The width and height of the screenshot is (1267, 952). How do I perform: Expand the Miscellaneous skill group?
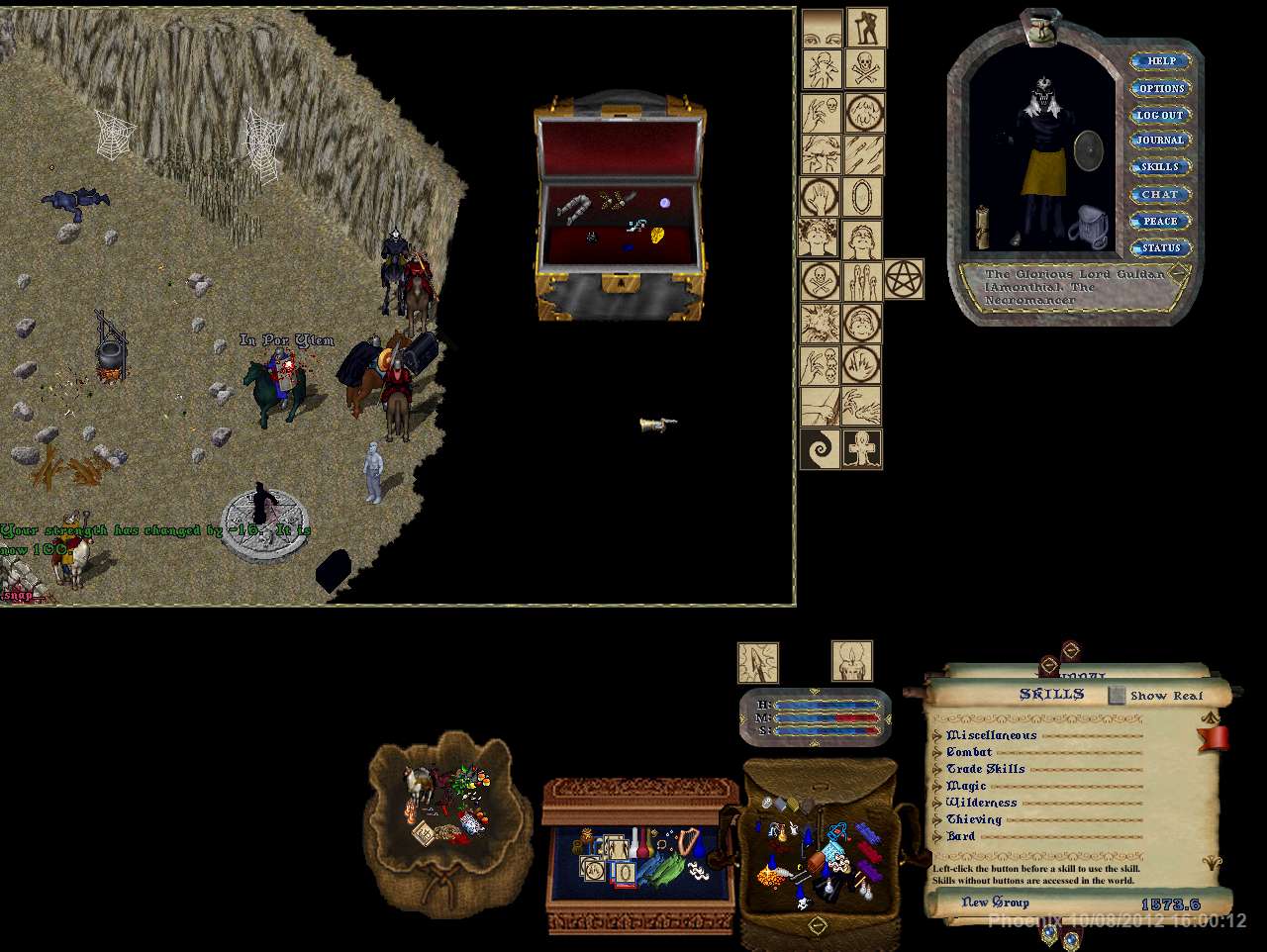937,736
